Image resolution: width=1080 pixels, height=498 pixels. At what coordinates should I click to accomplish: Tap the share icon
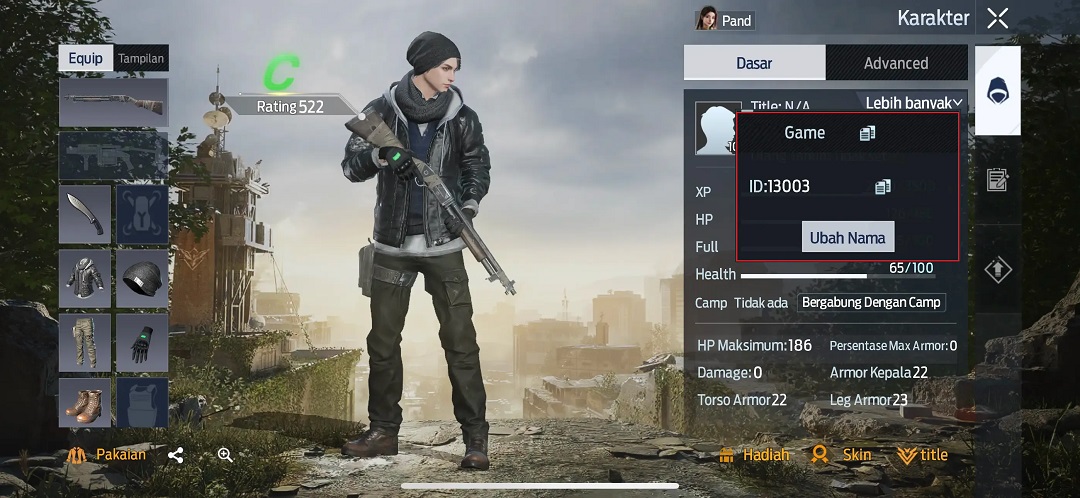tap(176, 455)
